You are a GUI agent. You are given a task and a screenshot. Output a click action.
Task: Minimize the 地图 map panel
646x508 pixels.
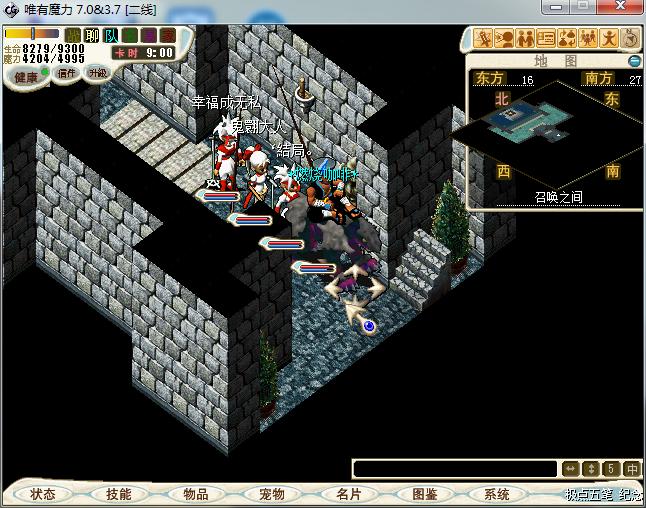(634, 61)
